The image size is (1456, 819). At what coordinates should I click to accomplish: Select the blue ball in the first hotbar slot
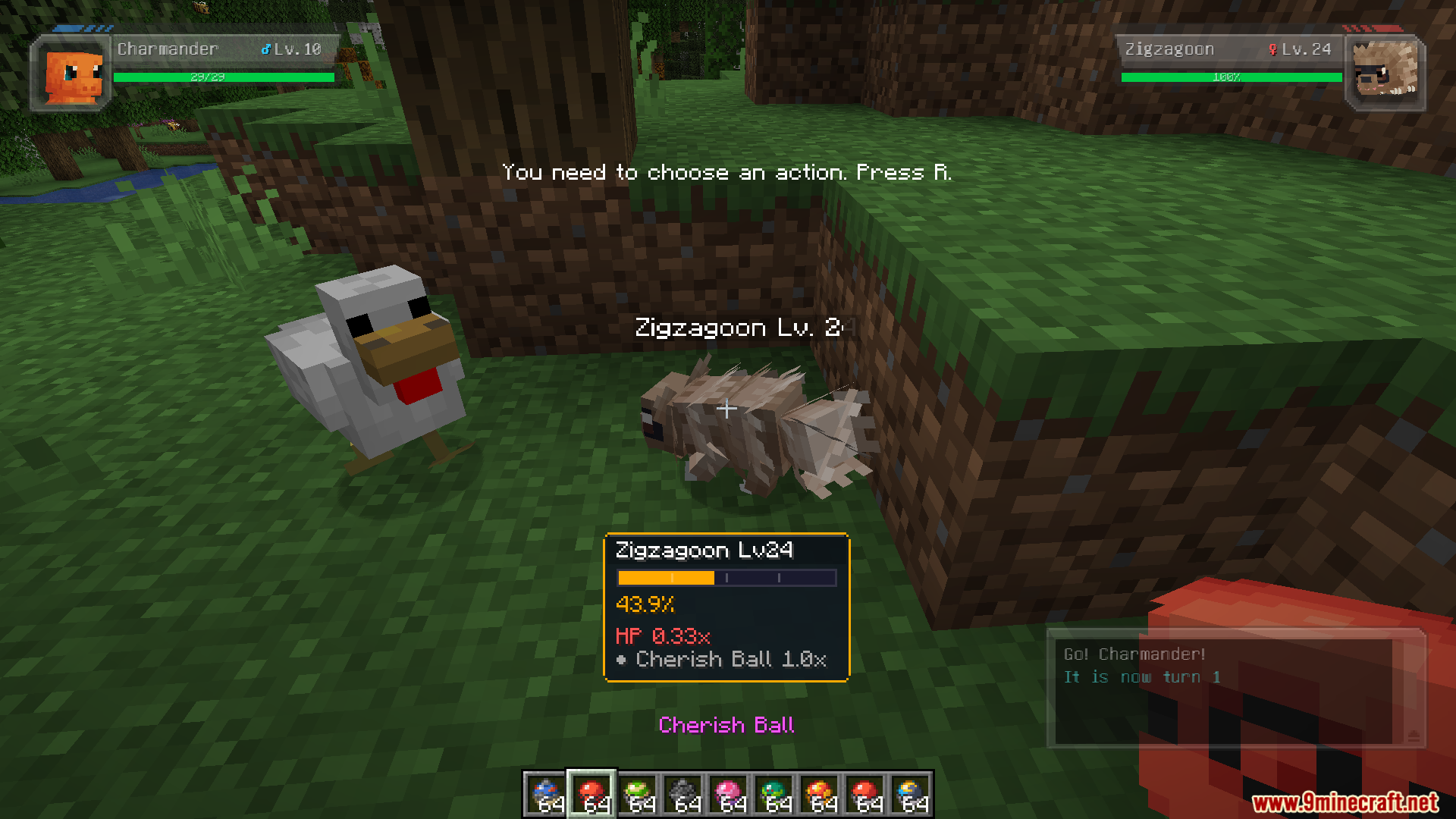[x=546, y=795]
